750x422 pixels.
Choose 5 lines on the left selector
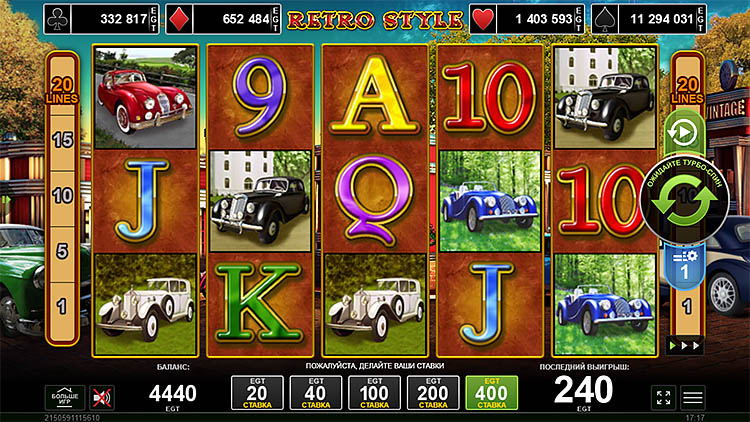point(62,251)
